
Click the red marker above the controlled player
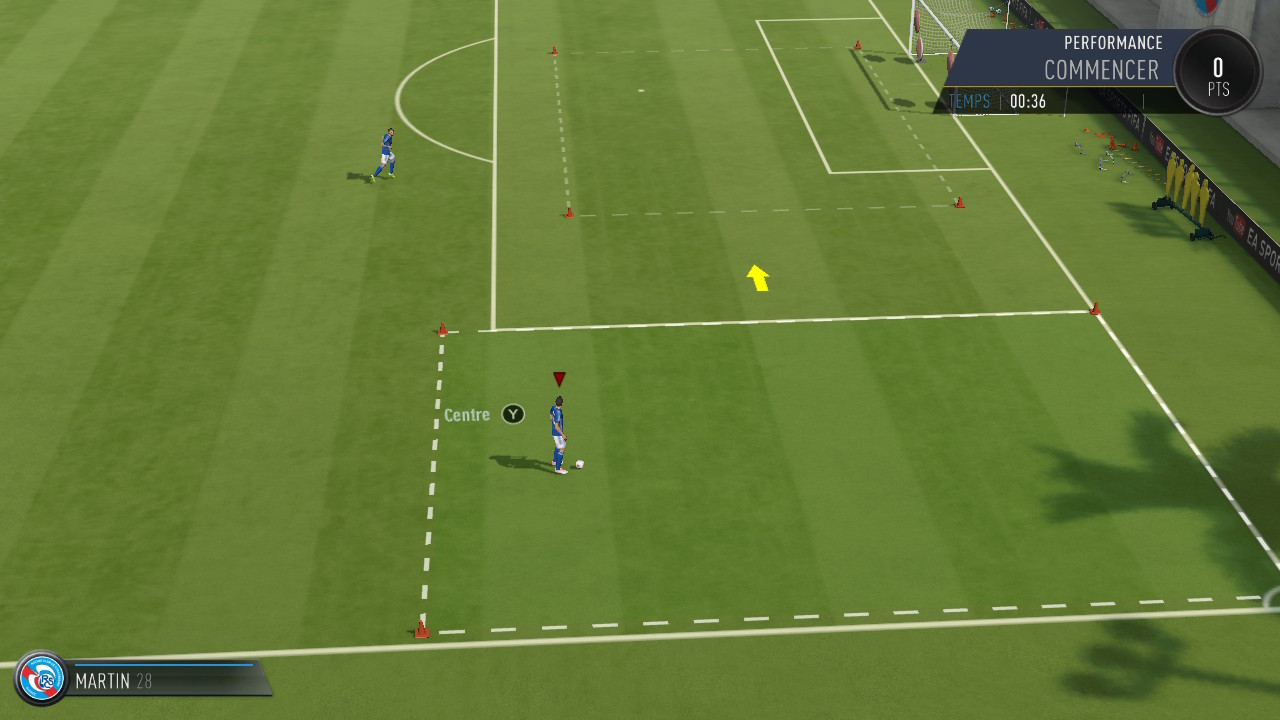pos(558,378)
